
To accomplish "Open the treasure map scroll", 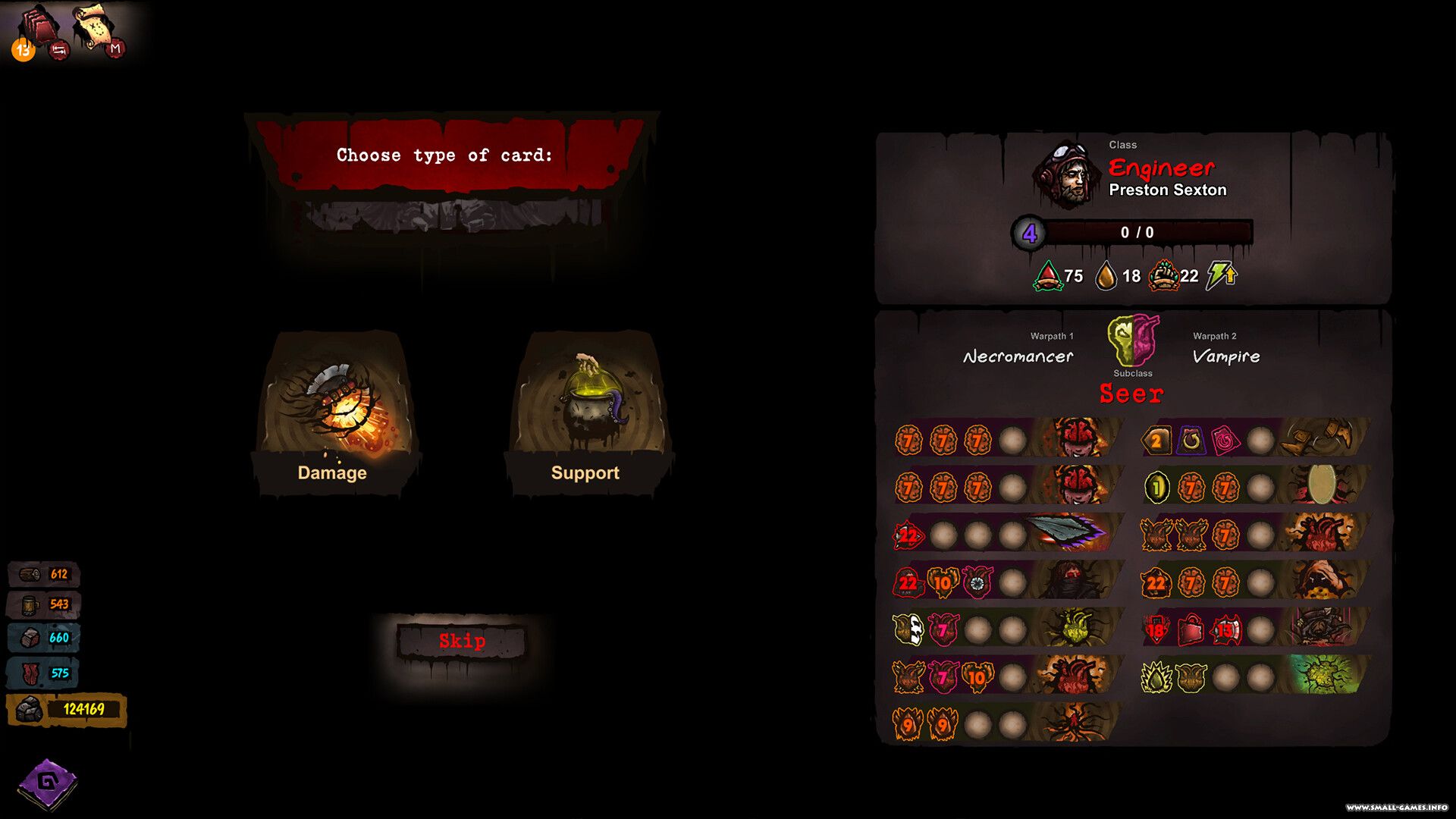I will 94,25.
